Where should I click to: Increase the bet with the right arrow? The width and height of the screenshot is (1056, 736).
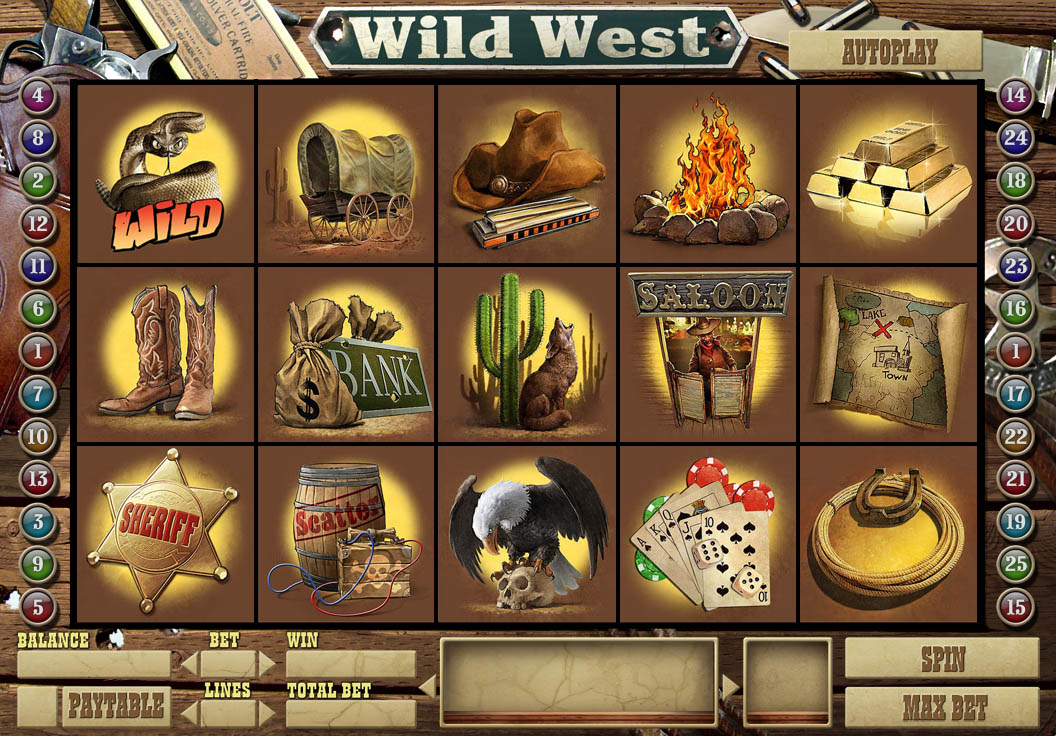pos(267,664)
